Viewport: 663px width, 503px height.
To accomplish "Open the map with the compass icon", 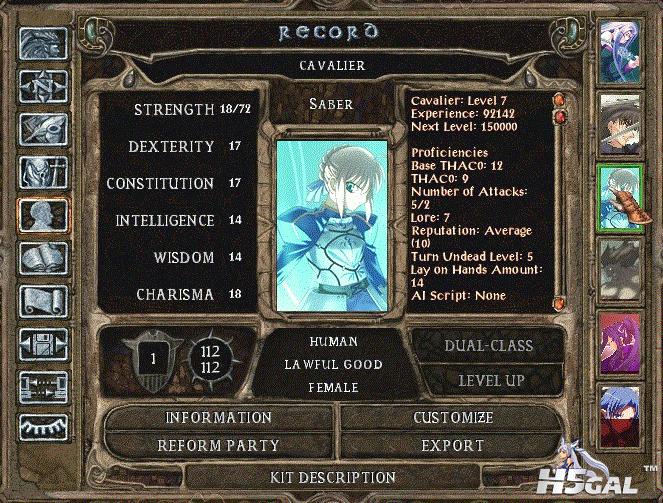I will (x=43, y=85).
